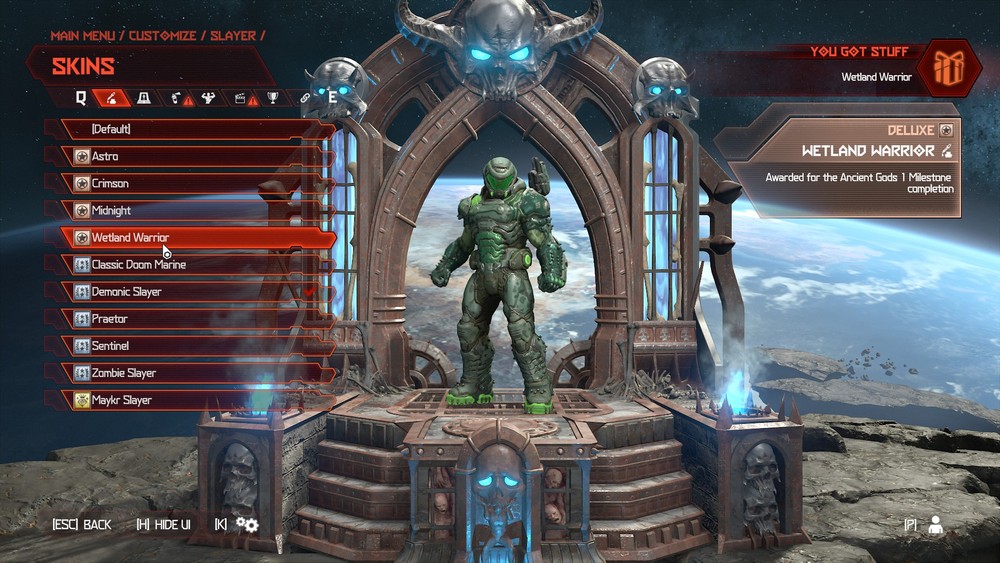Choose the Classic Doom Marine skin

click(x=190, y=265)
